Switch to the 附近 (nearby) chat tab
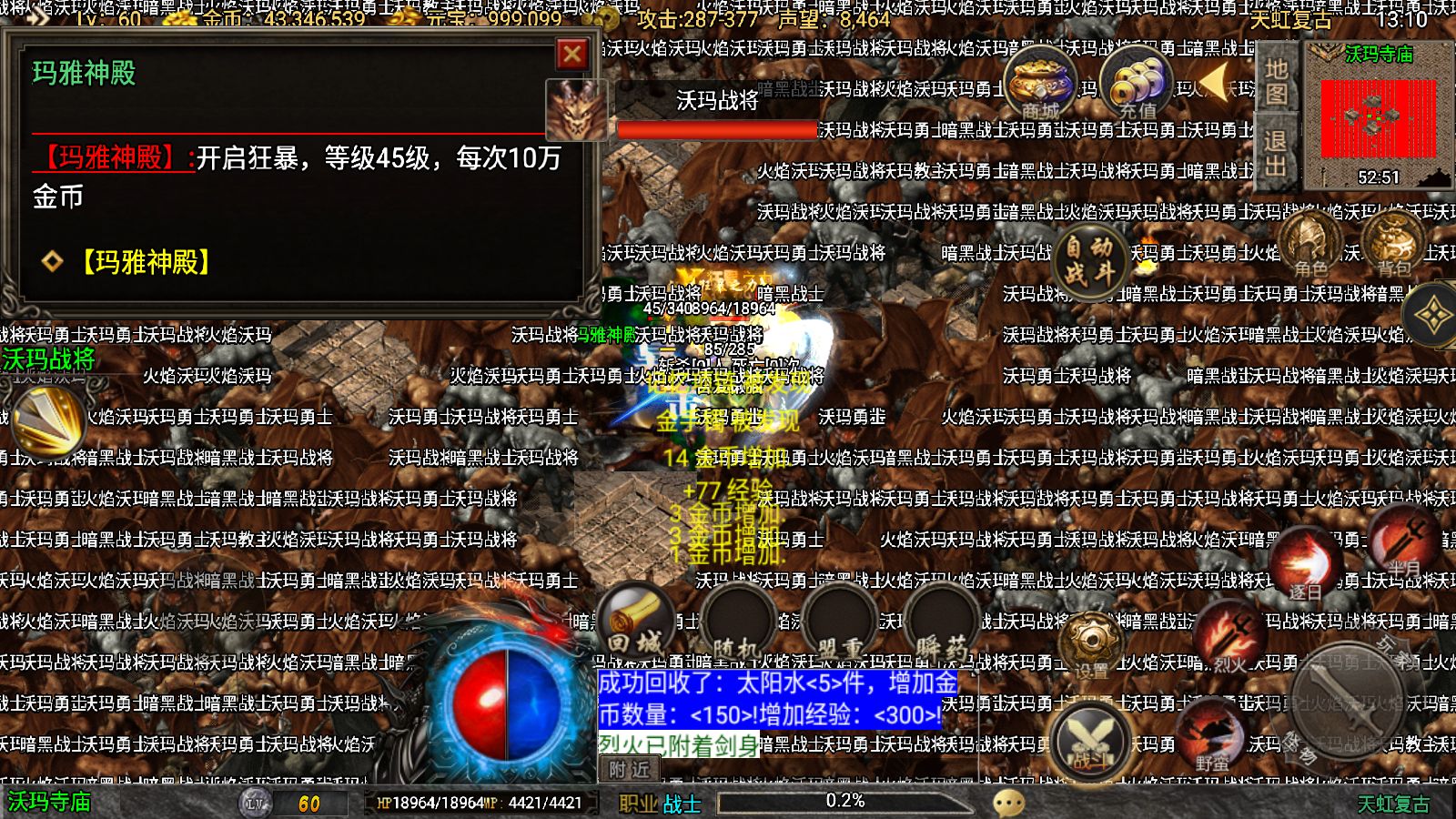This screenshot has width=1456, height=819. (x=631, y=770)
